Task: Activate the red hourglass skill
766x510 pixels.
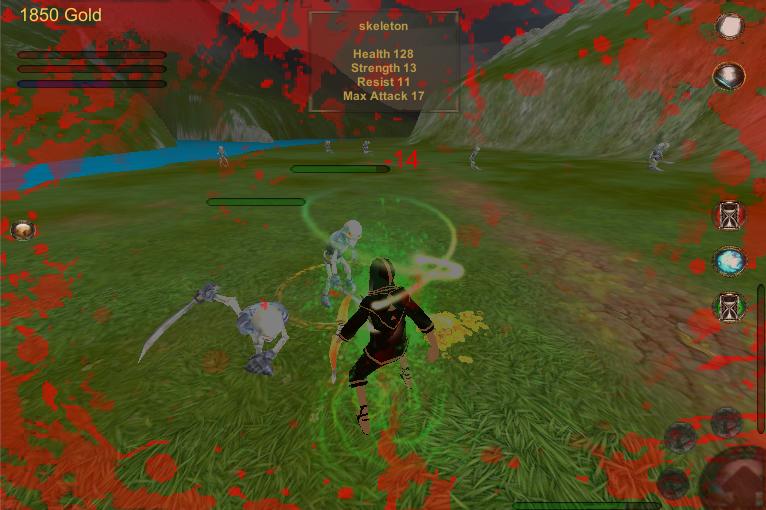Action: [x=729, y=214]
